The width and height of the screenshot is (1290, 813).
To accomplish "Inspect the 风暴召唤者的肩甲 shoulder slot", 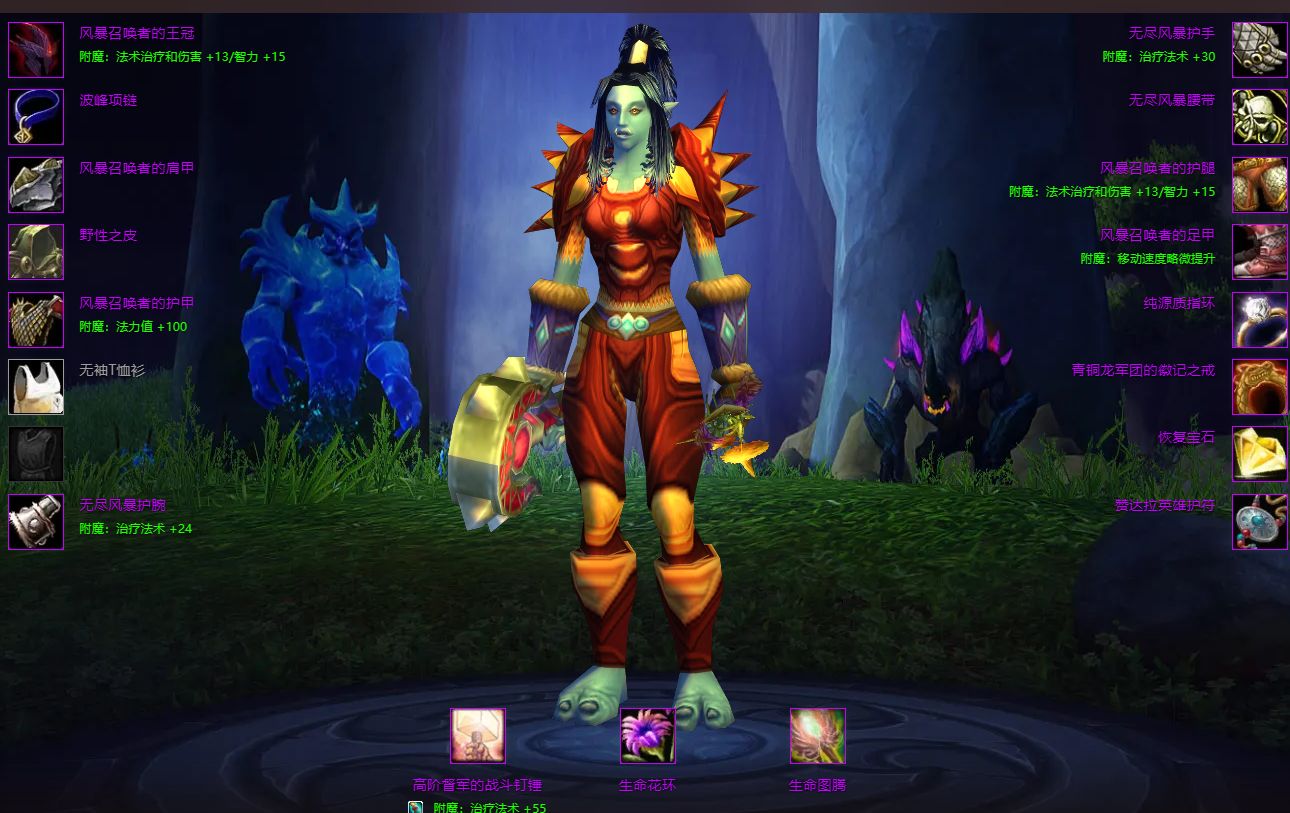I will click(x=36, y=185).
